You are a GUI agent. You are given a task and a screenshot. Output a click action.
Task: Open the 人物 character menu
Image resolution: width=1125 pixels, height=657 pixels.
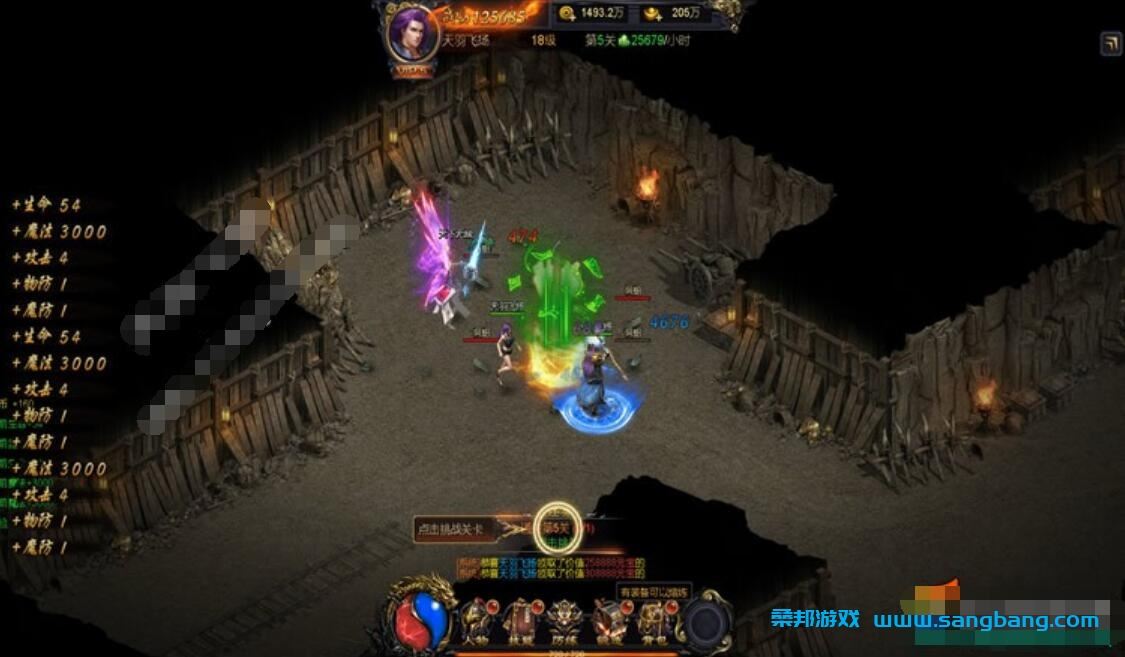pos(476,621)
